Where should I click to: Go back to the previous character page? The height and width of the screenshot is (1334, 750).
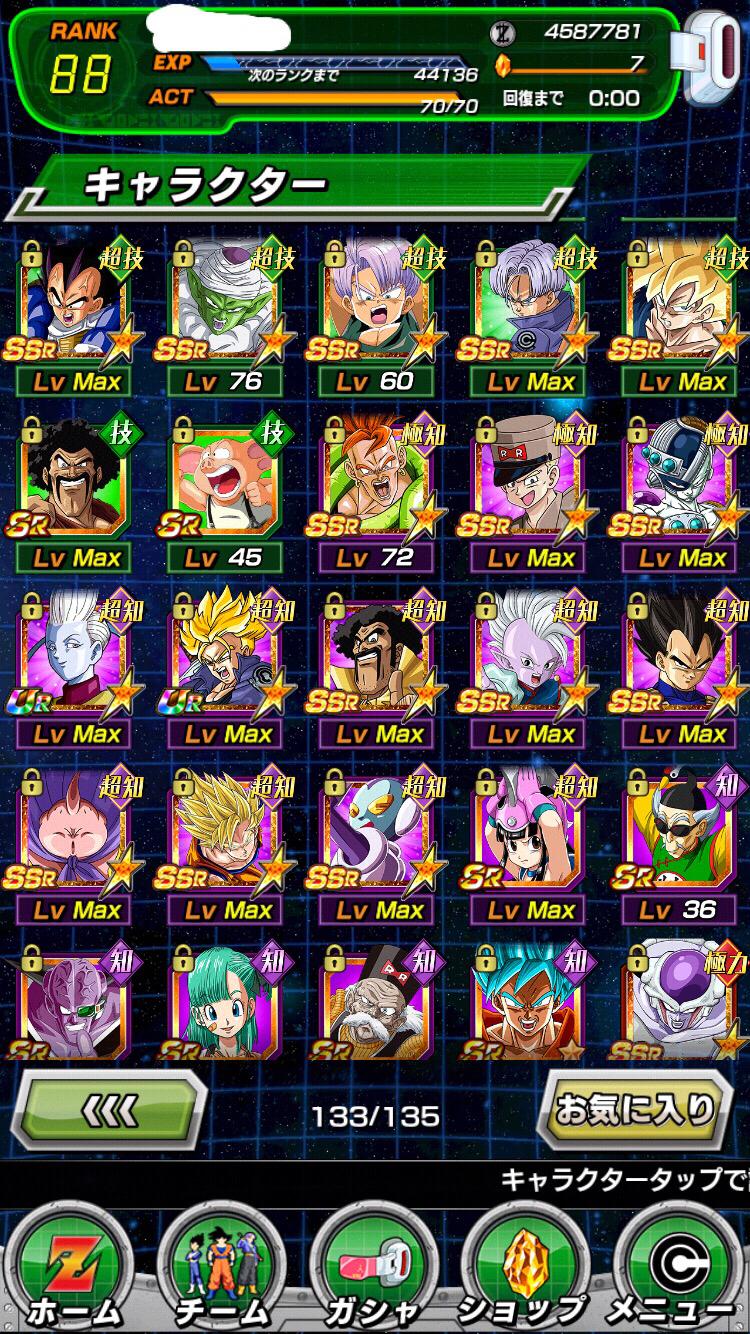click(112, 1110)
